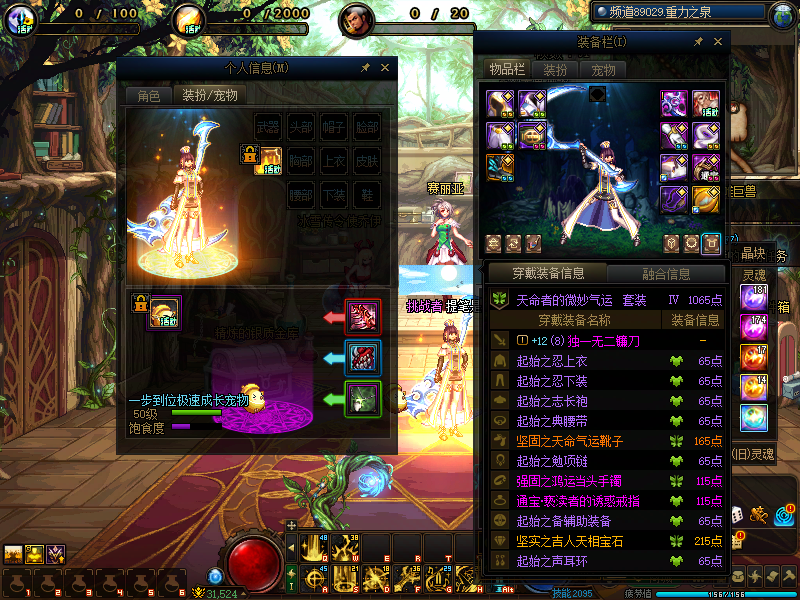Show the 融合信息 tab
Viewport: 800px width, 600px height.
click(665, 273)
